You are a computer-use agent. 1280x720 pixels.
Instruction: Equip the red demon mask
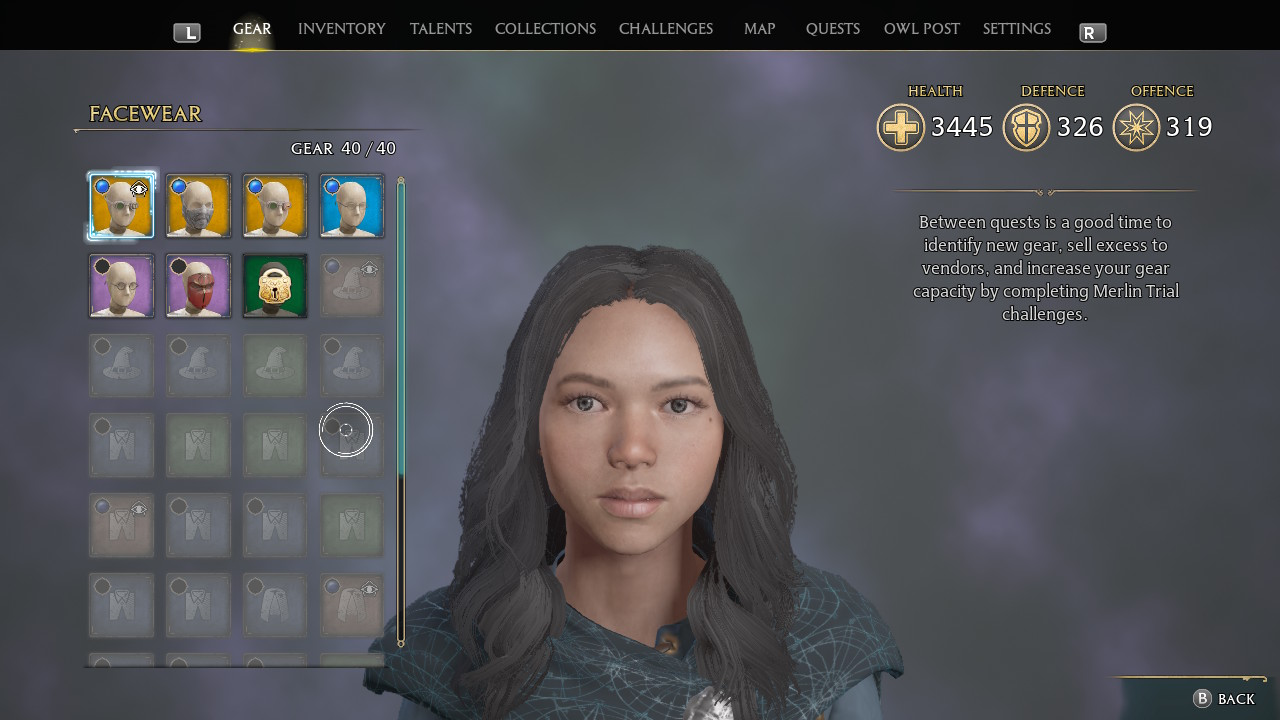coord(198,286)
